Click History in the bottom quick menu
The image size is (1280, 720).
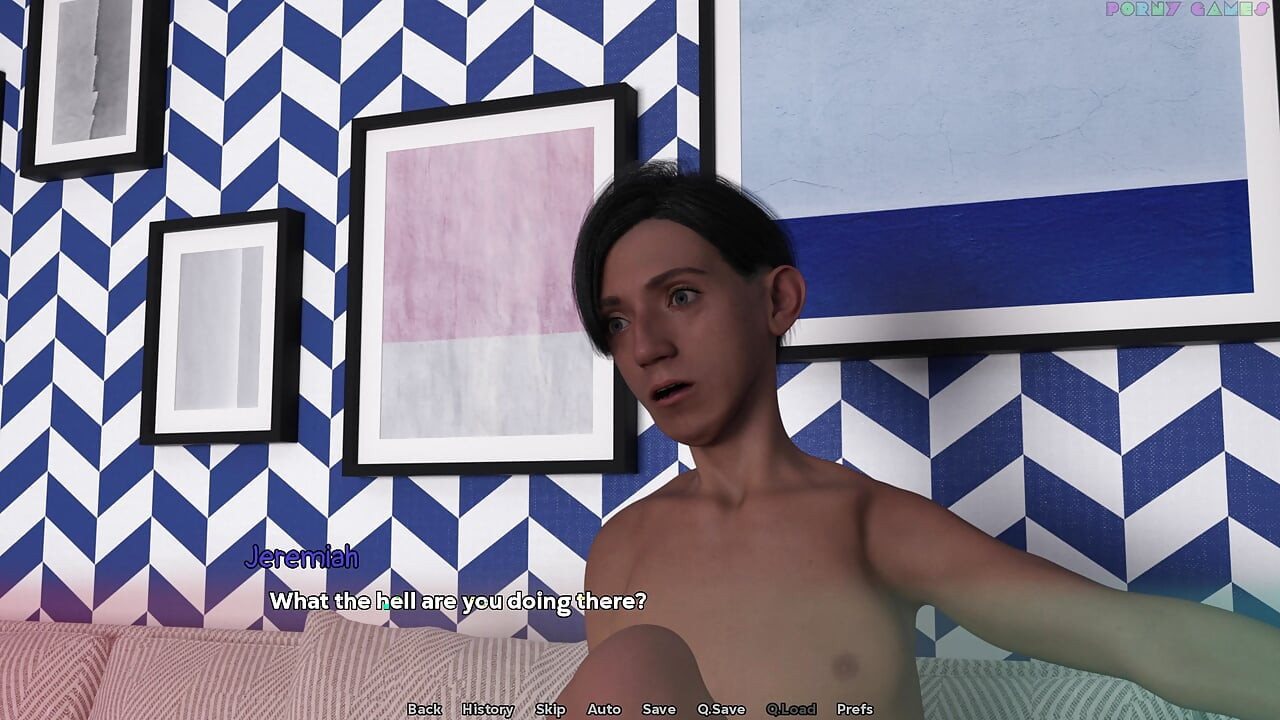(488, 708)
